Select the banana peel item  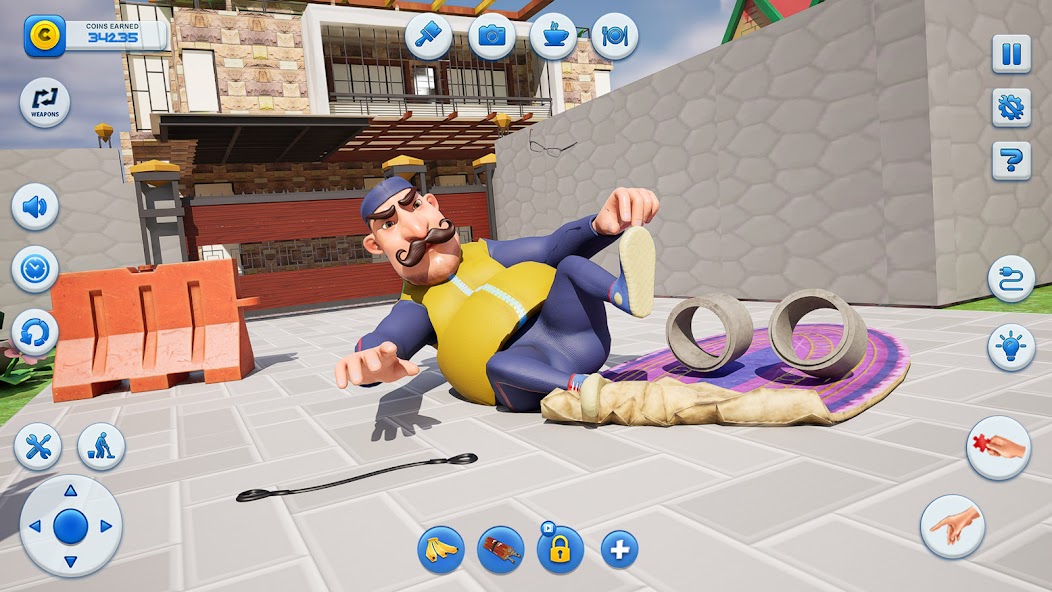coord(441,549)
